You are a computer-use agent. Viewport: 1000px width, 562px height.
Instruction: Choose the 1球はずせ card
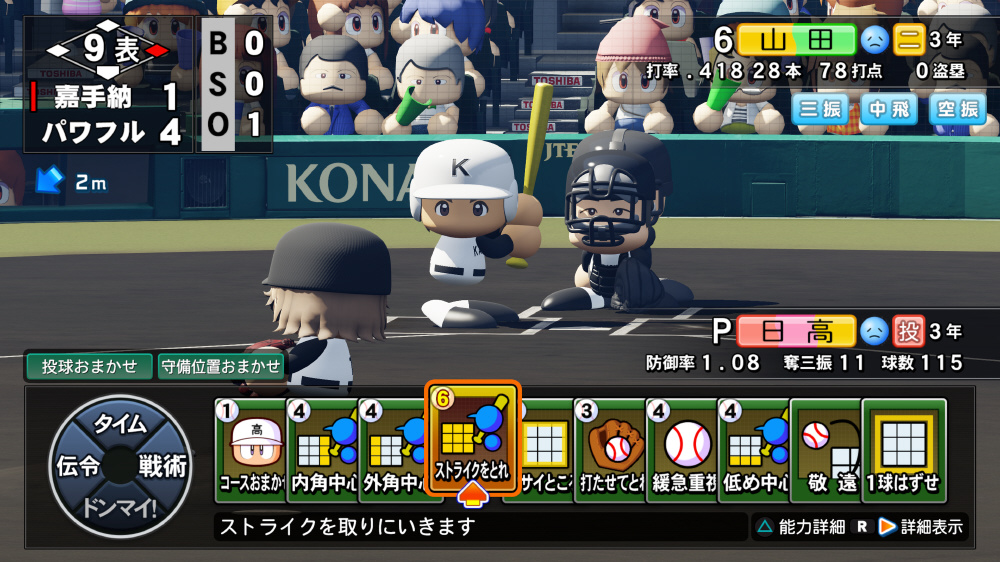click(x=903, y=449)
